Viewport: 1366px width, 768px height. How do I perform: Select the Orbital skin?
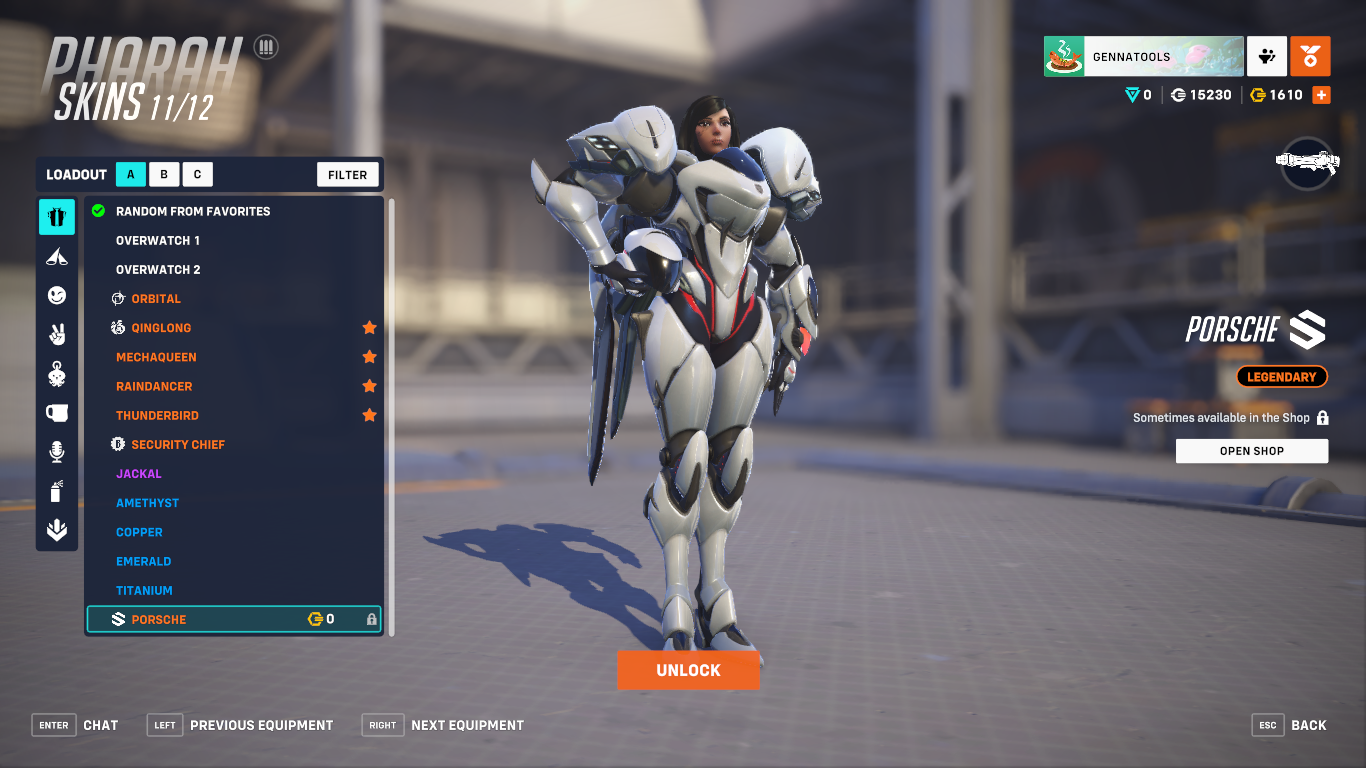pos(156,299)
